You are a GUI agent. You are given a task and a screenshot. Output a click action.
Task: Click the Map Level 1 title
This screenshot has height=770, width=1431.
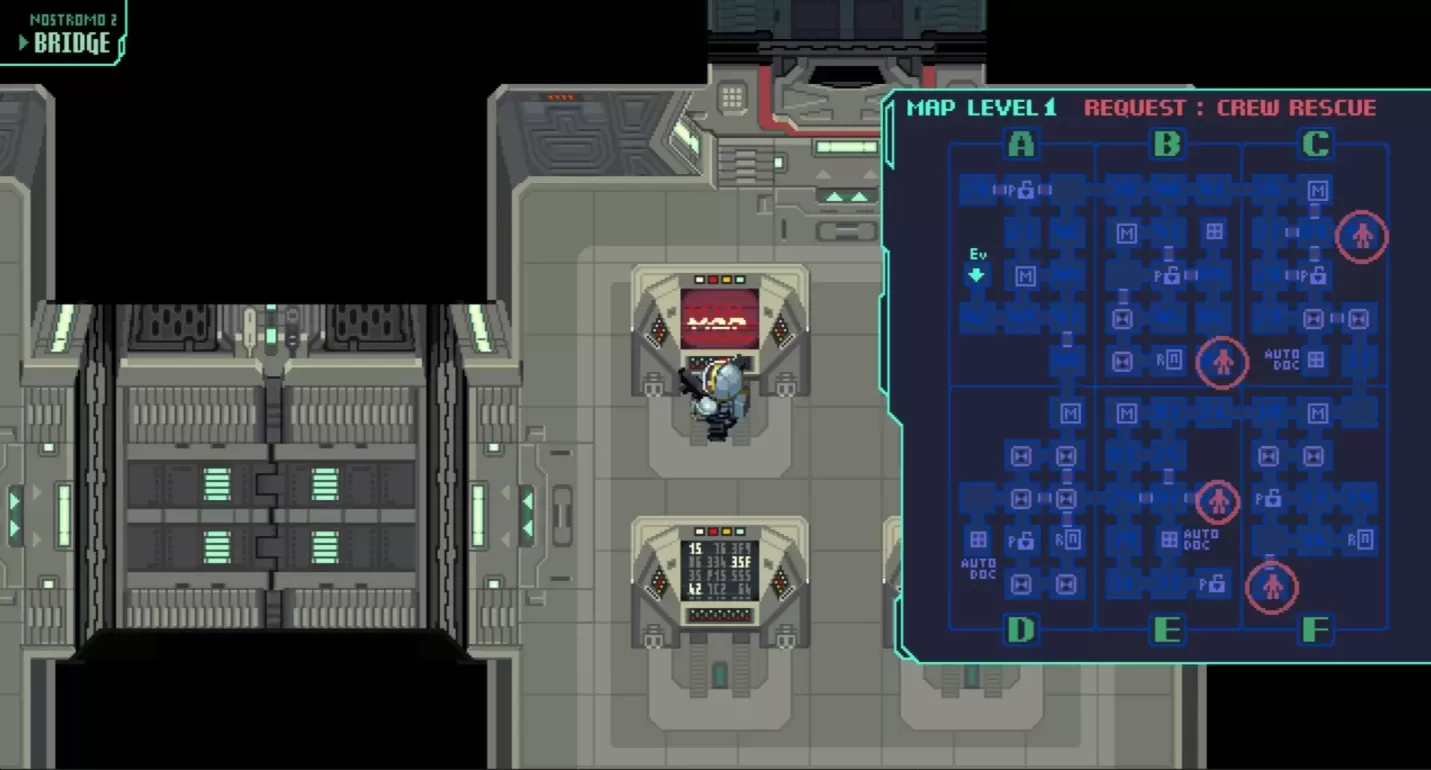981,108
